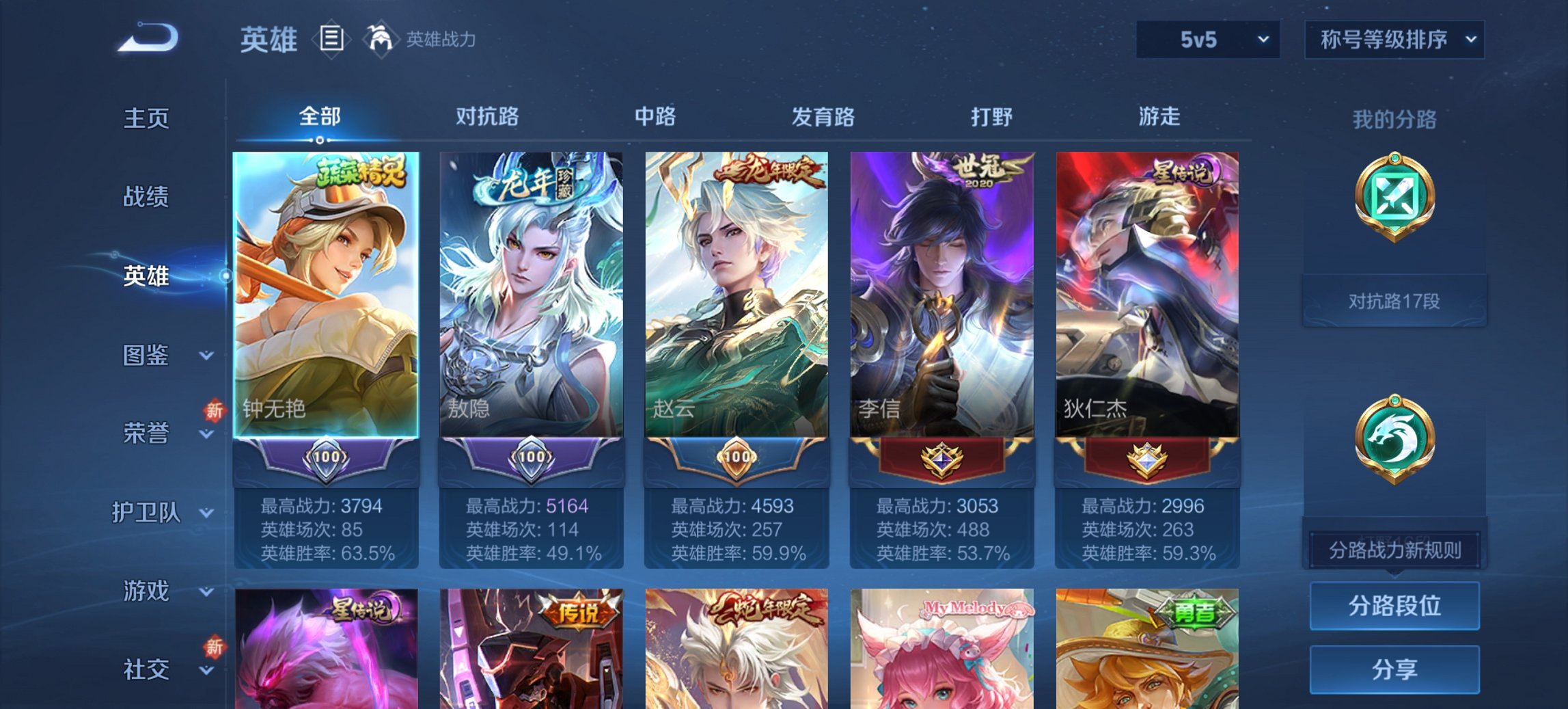This screenshot has width=1568, height=709.
Task: Click the 英雄战力 helmet icon
Action: coord(381,39)
